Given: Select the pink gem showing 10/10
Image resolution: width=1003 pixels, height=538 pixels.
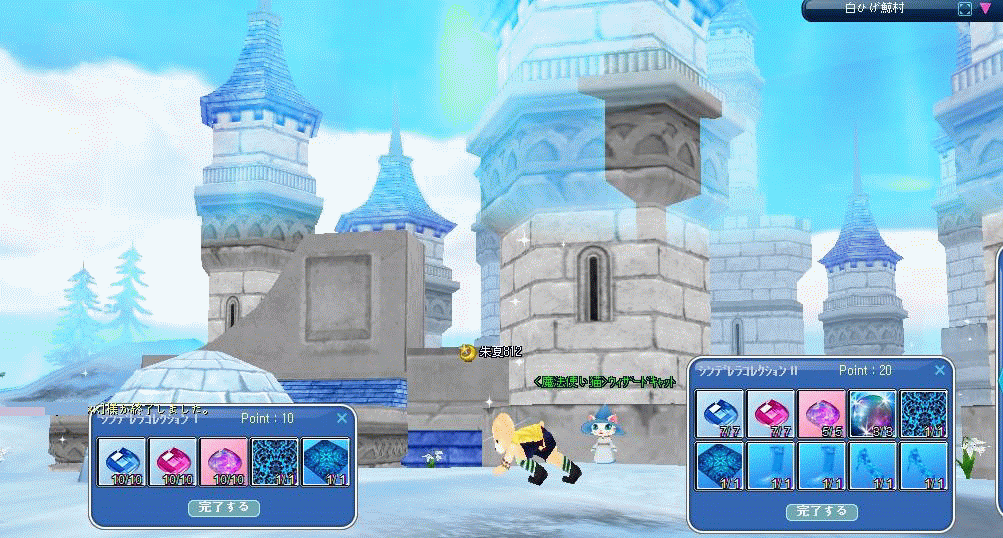Looking at the screenshot, I should point(175,462).
